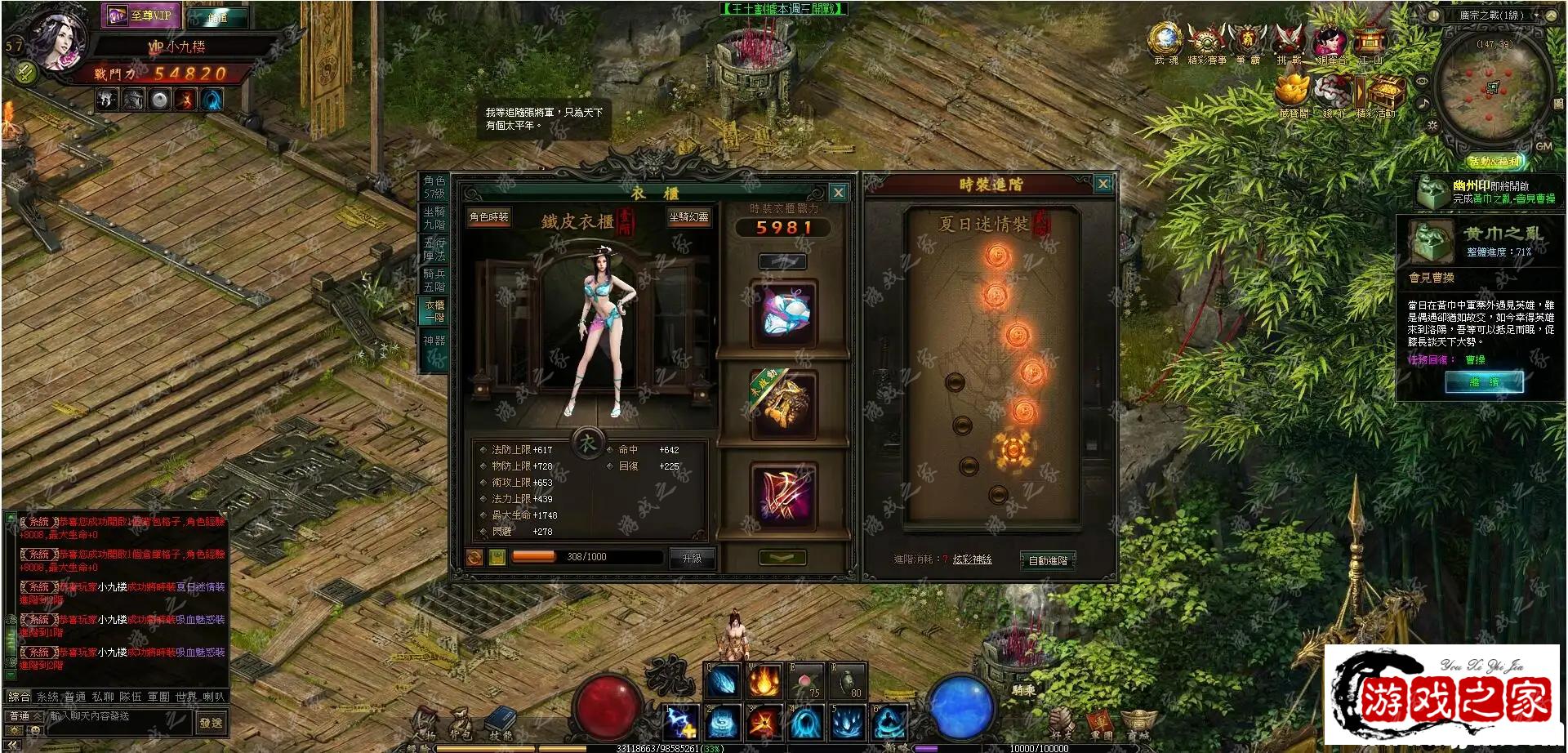Activate the fire skill in slot W

click(x=764, y=681)
